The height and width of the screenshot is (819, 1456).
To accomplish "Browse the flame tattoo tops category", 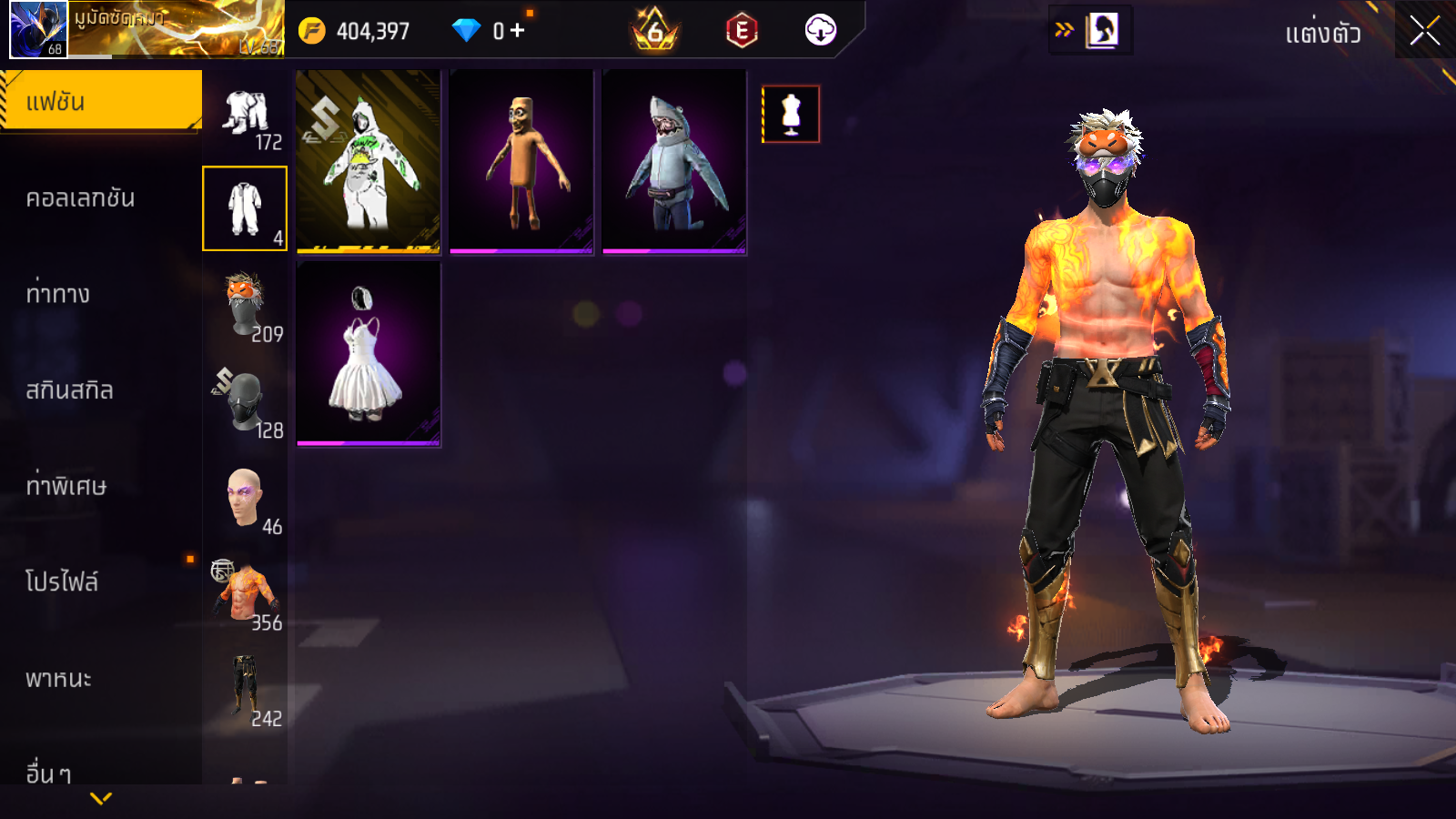I will (245, 596).
